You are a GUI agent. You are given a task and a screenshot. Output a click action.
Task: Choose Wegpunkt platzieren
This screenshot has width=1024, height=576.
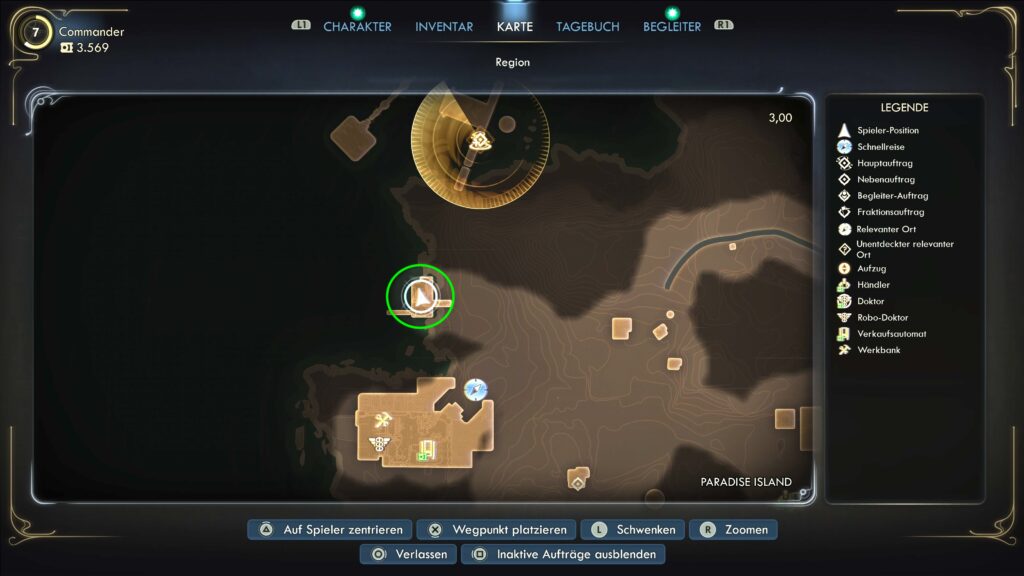[x=497, y=529]
